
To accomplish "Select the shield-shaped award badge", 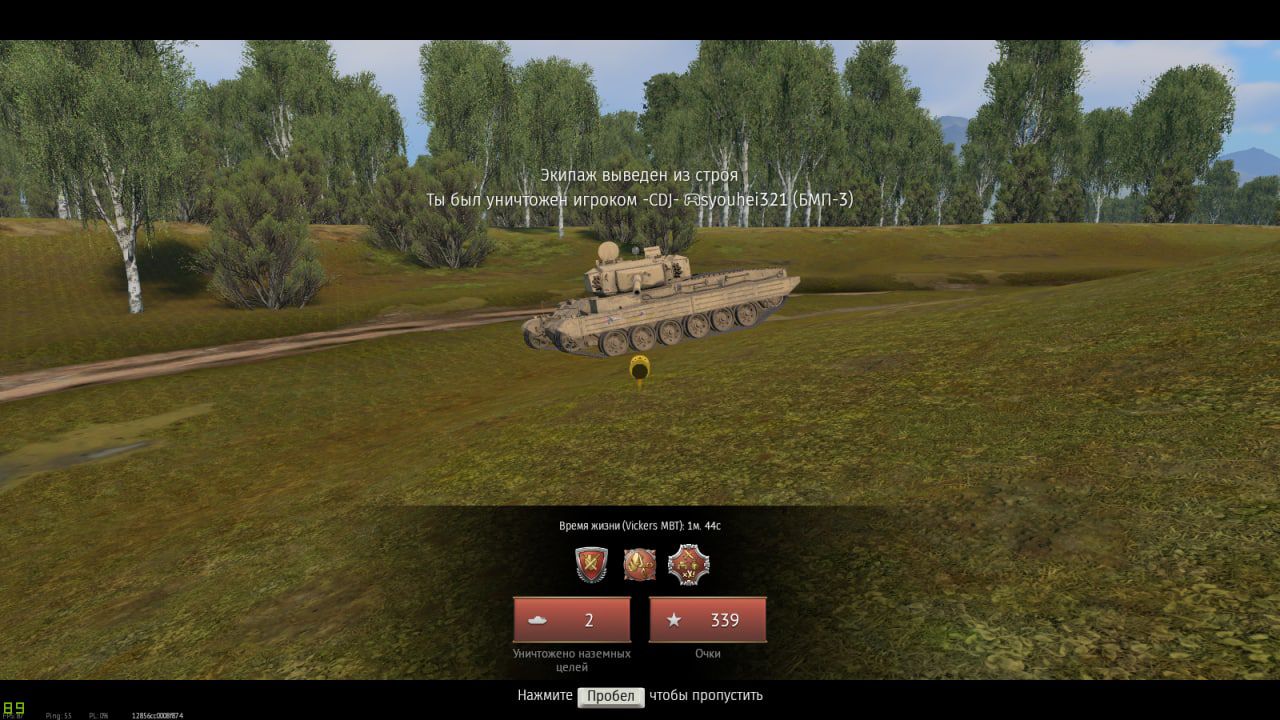I will pos(591,565).
